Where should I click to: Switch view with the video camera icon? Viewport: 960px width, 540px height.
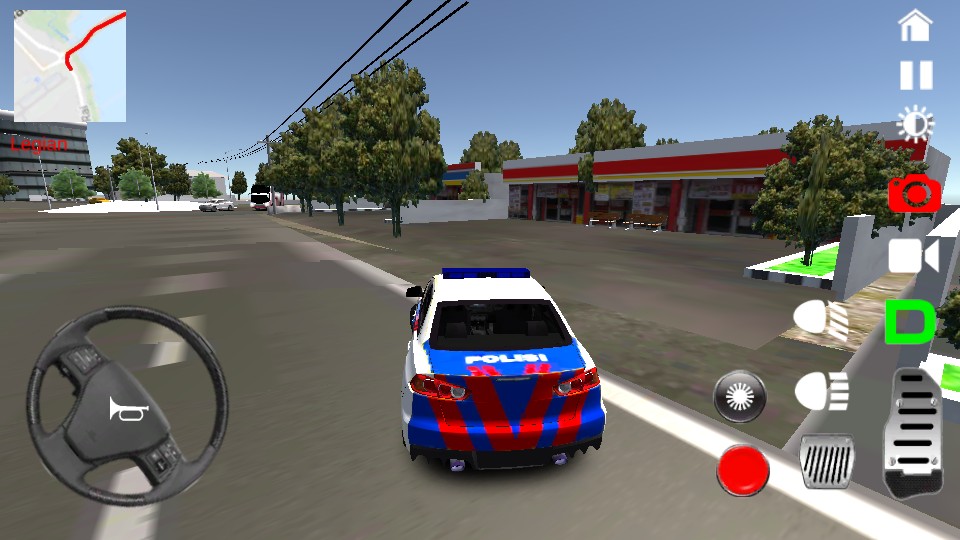[914, 256]
